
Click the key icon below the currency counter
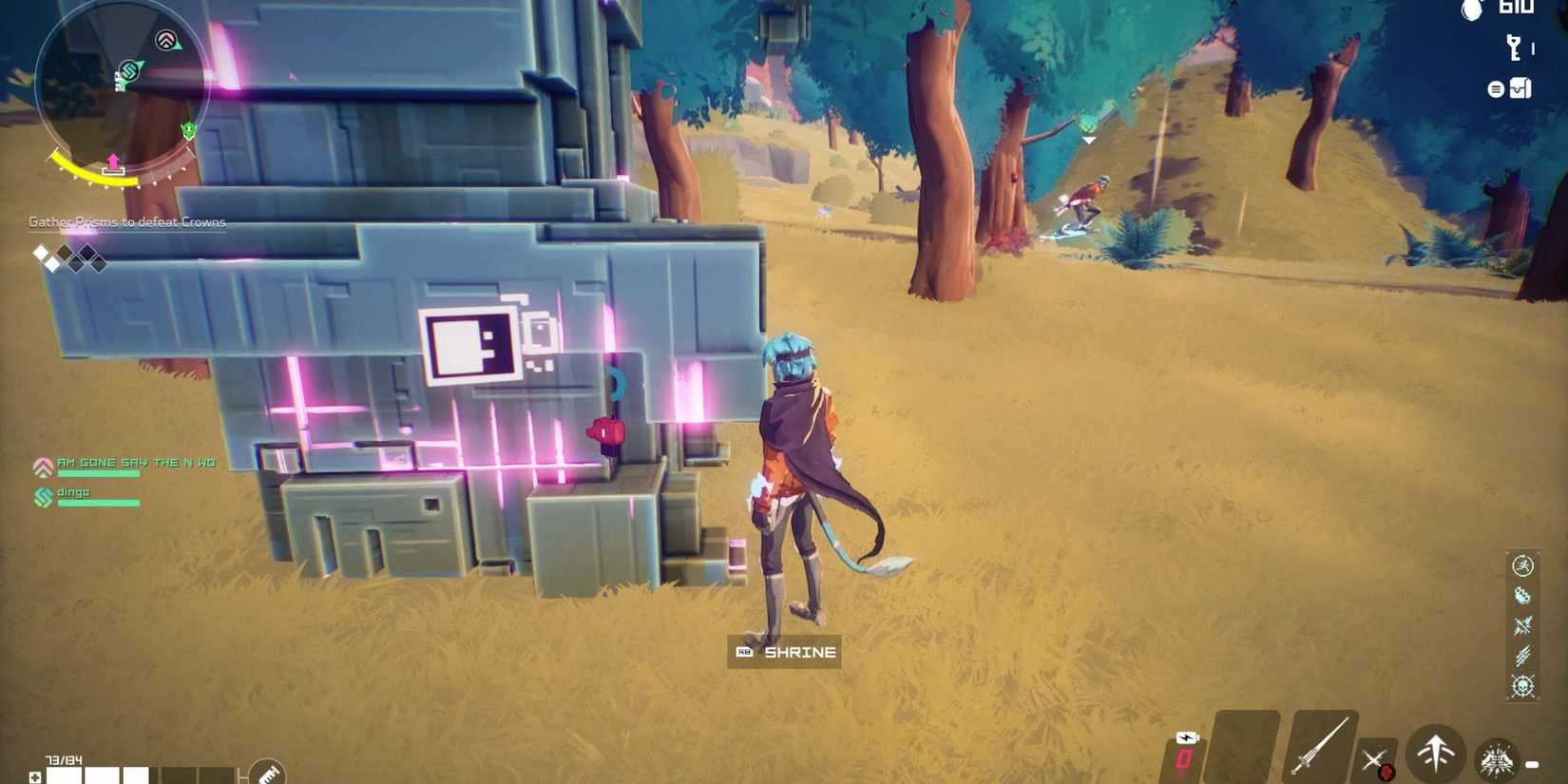1514,47
